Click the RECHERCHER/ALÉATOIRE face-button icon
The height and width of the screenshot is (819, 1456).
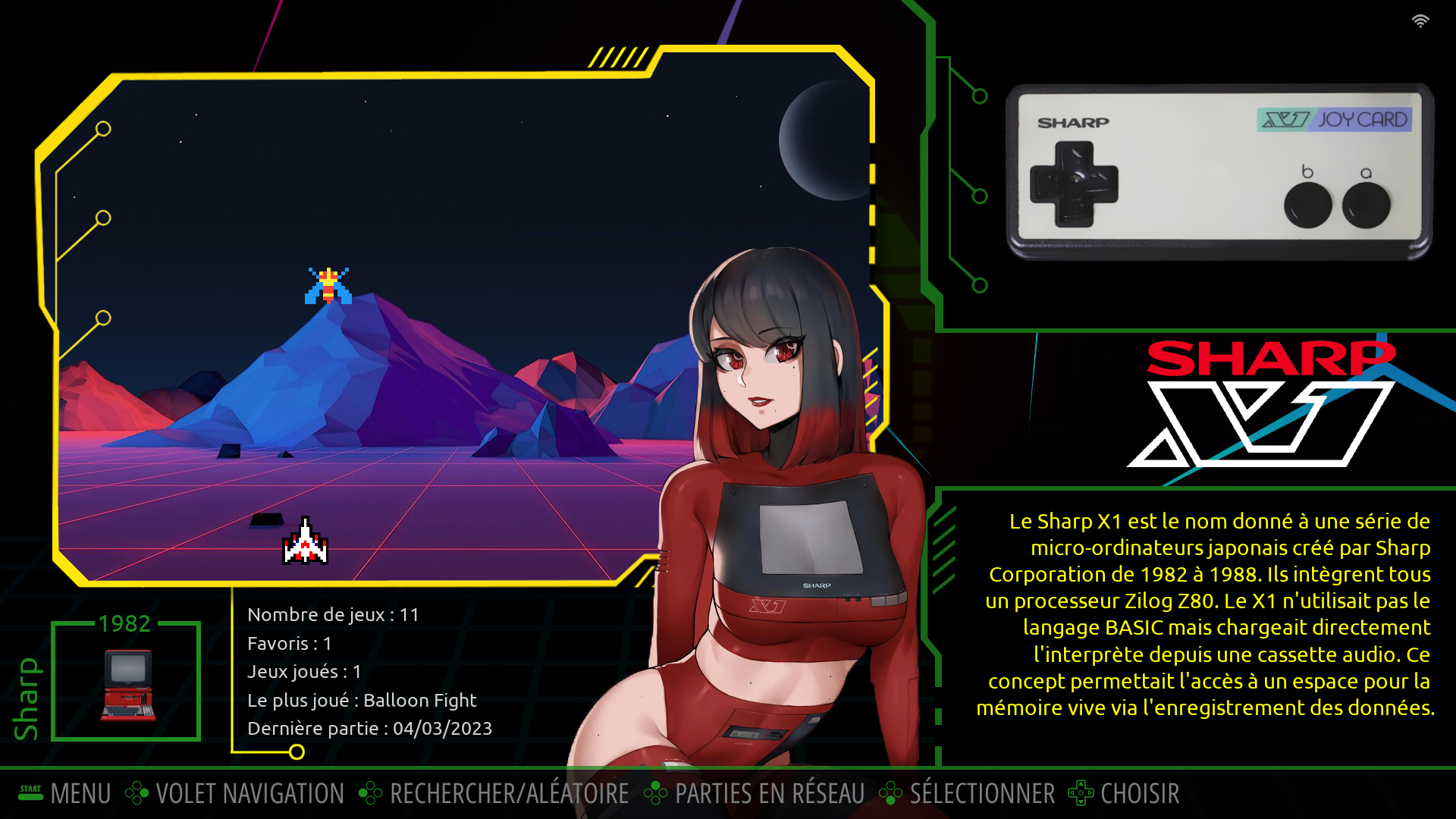(x=371, y=793)
